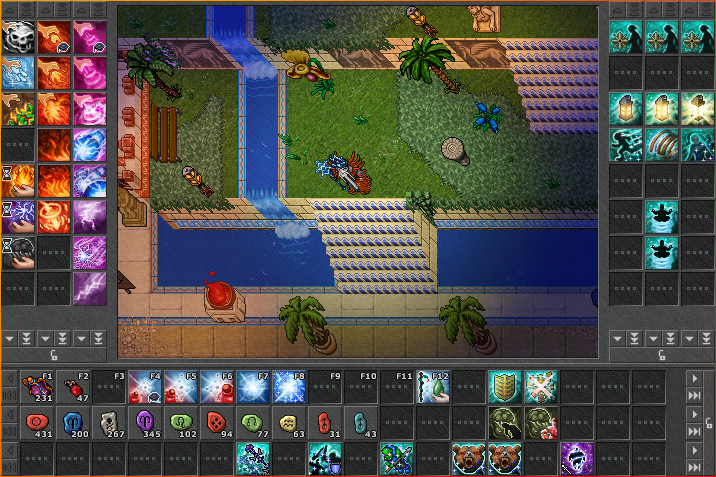The width and height of the screenshot is (716, 477).
Task: Use the F2 potion slot with 47 charges
Action: pyautogui.click(x=75, y=387)
